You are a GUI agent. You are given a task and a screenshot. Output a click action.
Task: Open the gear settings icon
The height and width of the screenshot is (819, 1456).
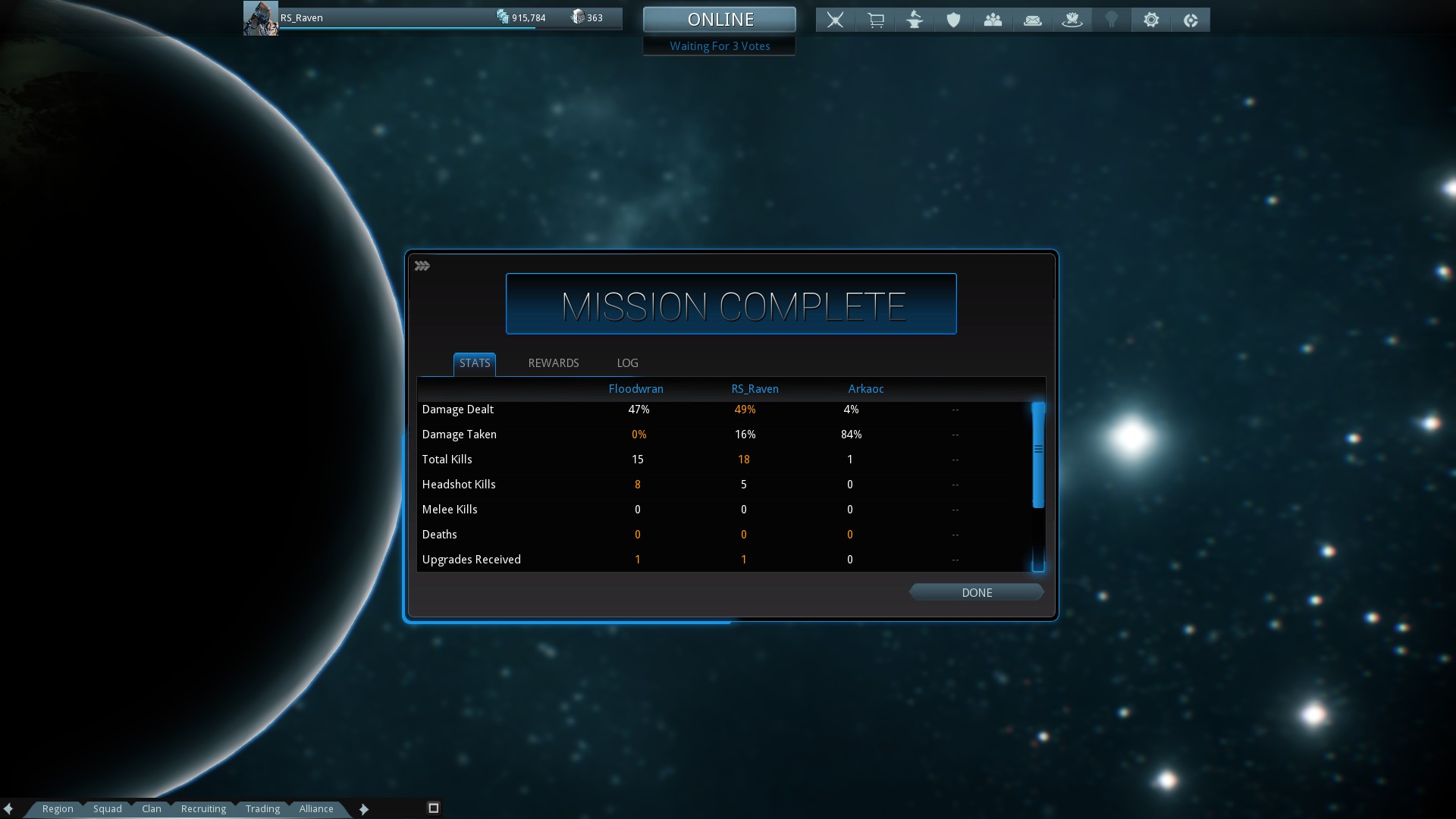click(x=1151, y=20)
